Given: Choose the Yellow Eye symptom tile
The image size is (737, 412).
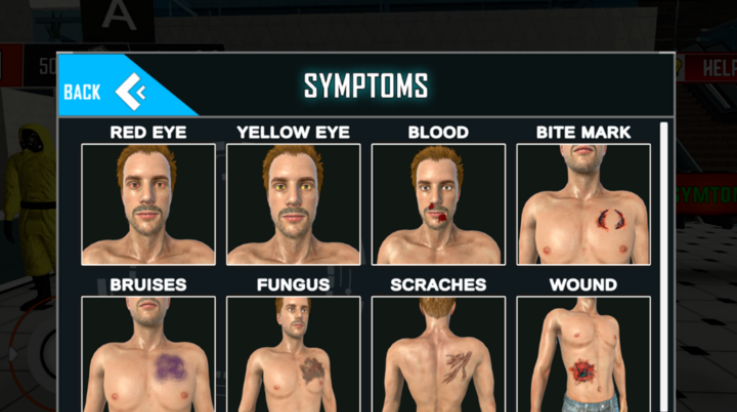Looking at the screenshot, I should point(293,204).
